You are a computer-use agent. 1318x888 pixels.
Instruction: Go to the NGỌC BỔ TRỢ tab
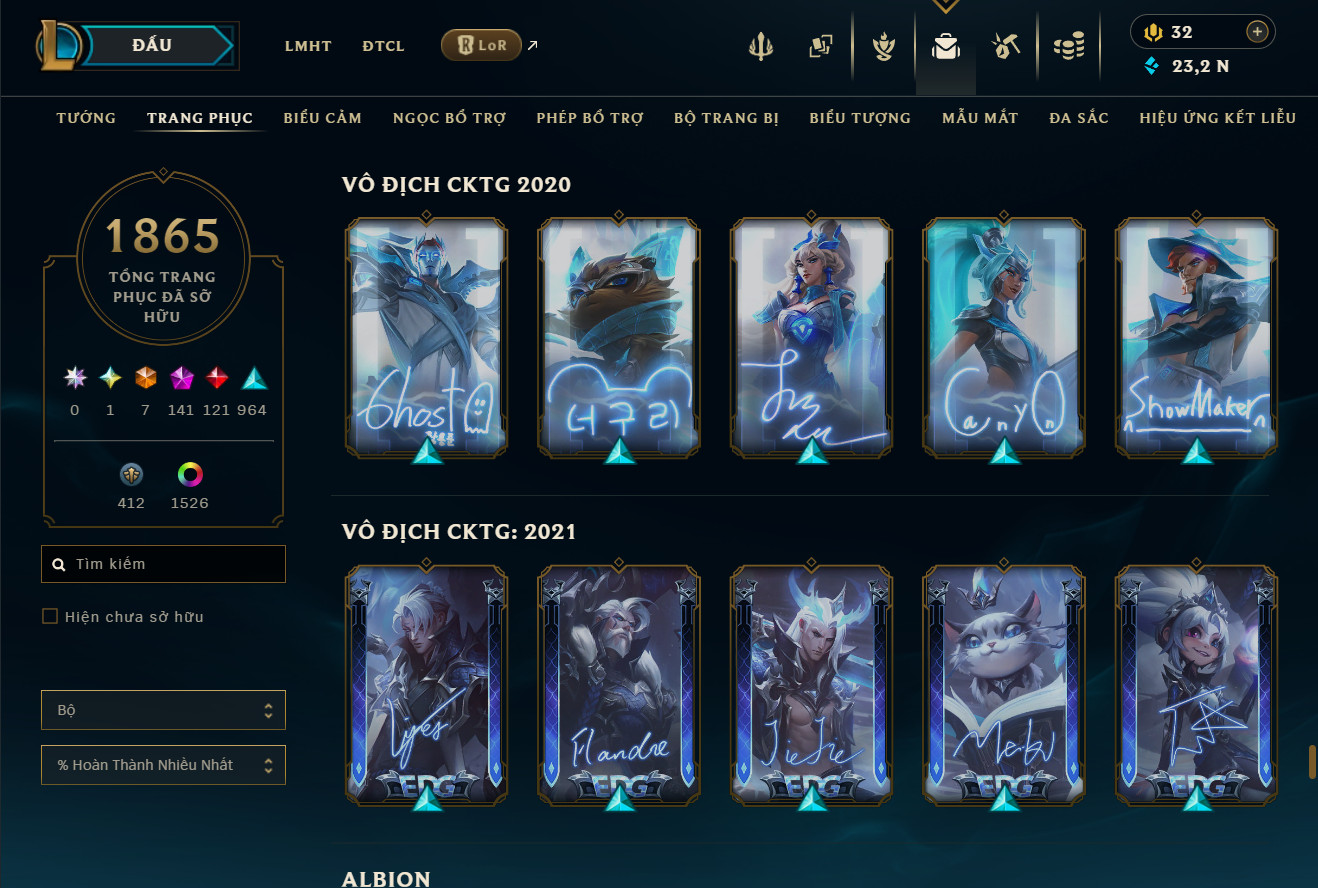click(x=449, y=118)
